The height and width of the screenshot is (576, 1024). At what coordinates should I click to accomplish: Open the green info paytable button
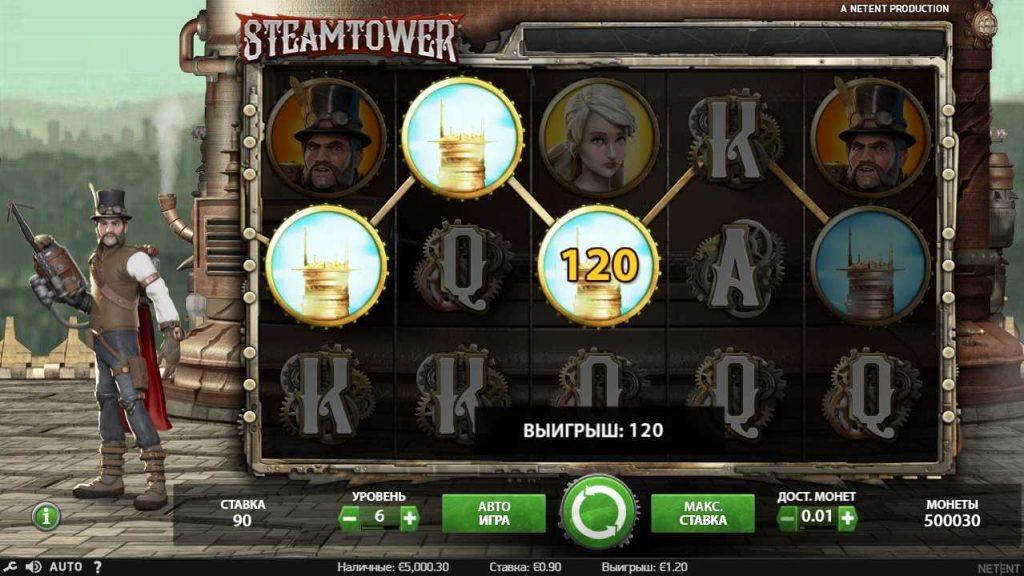46,516
